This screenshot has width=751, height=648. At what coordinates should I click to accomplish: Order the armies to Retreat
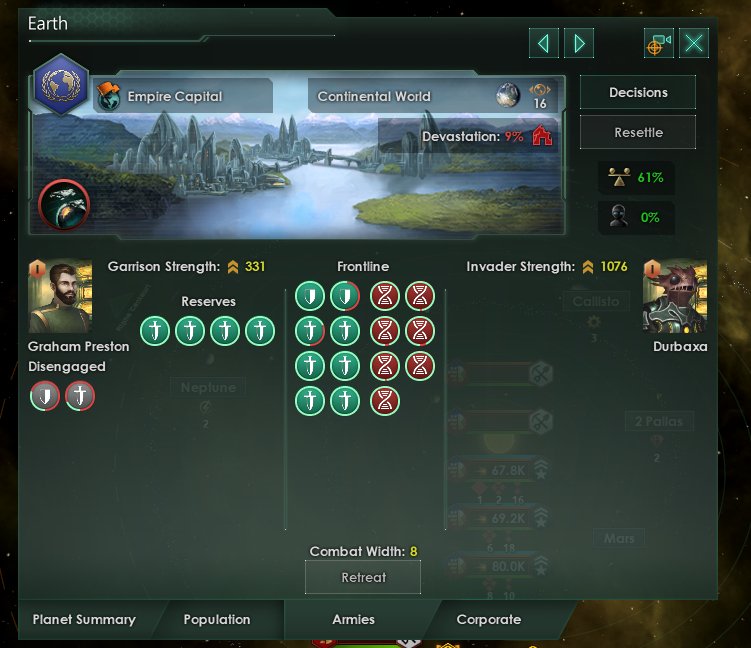tap(363, 577)
